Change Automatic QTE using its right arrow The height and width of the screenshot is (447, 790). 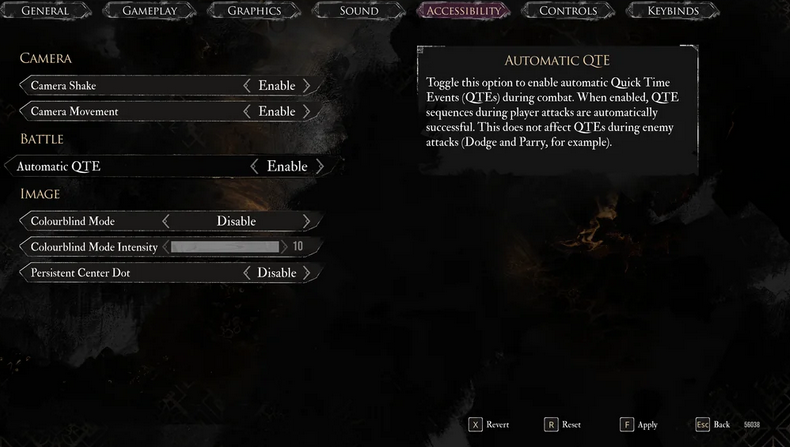(x=320, y=166)
